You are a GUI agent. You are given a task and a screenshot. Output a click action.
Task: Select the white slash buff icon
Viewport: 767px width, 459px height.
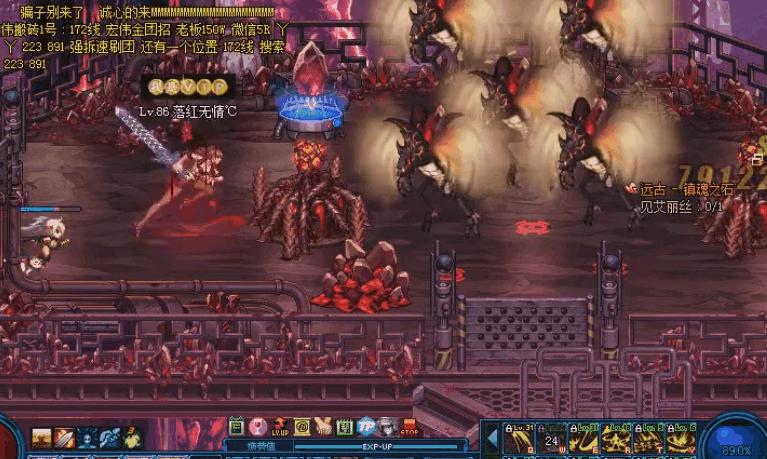64,438
